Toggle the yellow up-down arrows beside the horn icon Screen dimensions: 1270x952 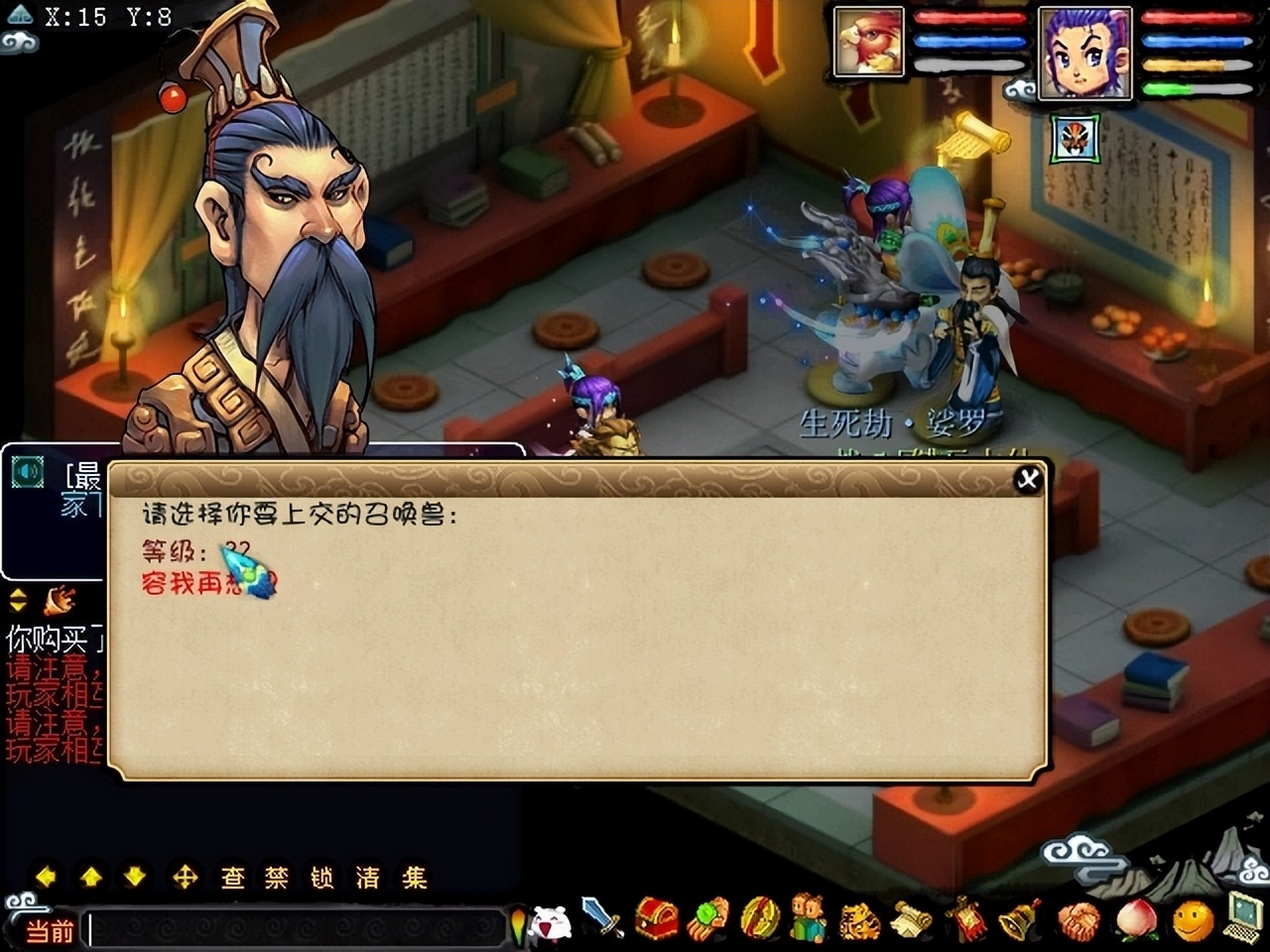(16, 601)
